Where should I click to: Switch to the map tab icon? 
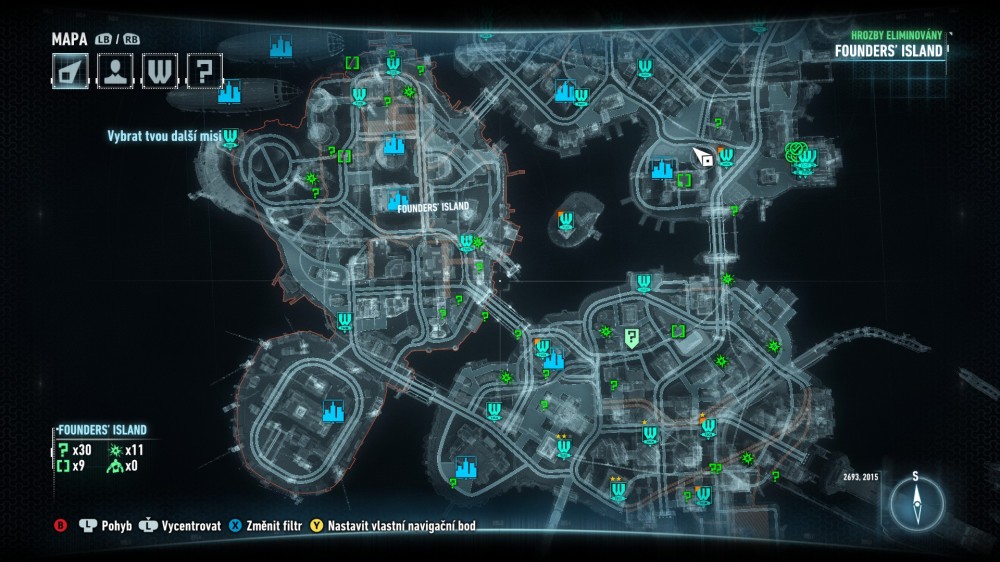point(71,71)
